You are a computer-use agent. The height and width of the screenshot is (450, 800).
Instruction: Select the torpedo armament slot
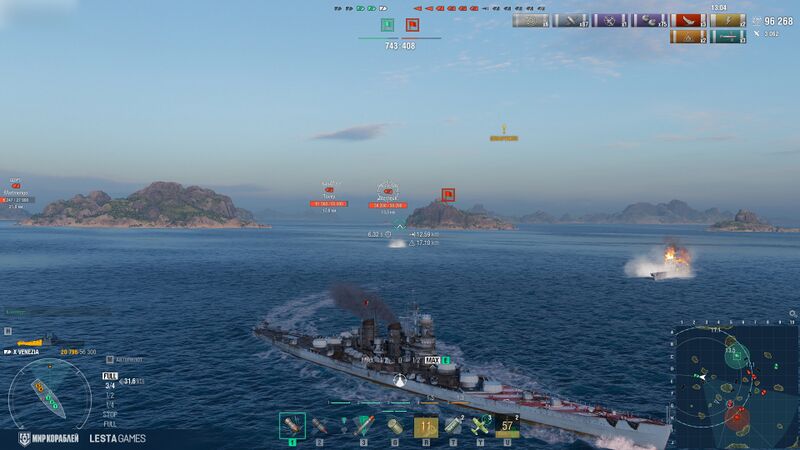(363, 426)
